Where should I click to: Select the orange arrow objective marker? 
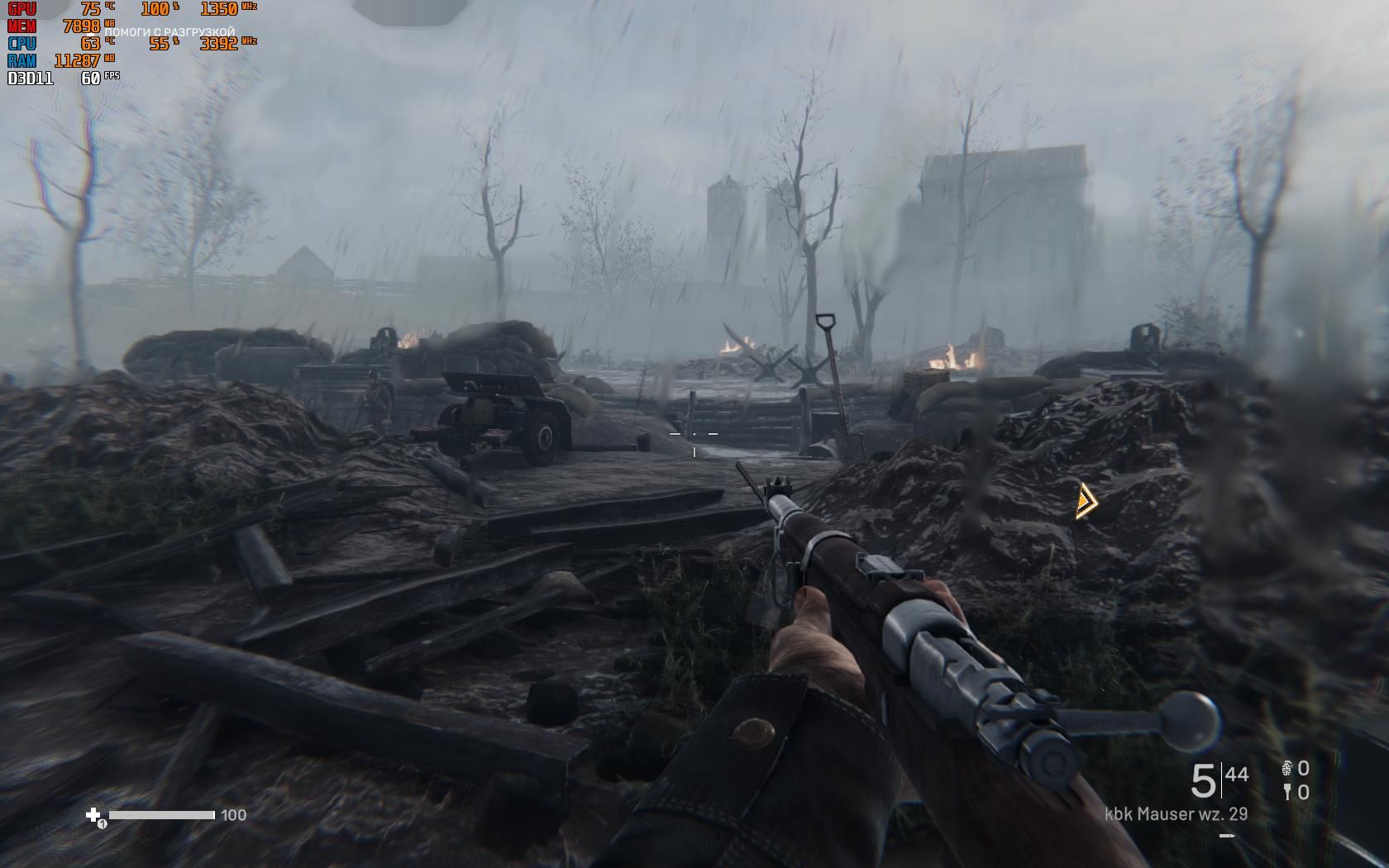tap(1086, 501)
